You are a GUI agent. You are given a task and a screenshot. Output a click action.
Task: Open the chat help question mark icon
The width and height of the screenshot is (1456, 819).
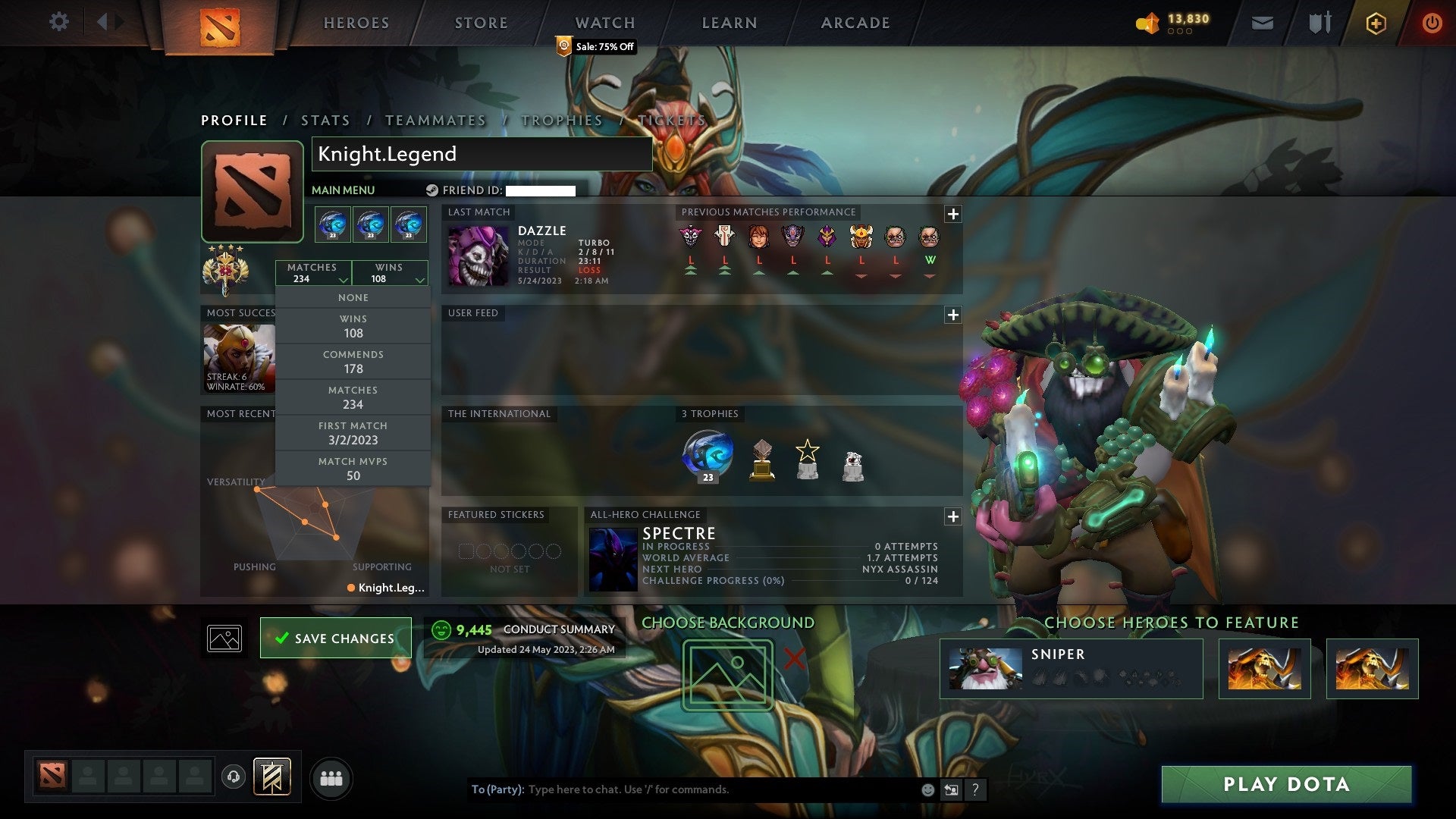975,789
